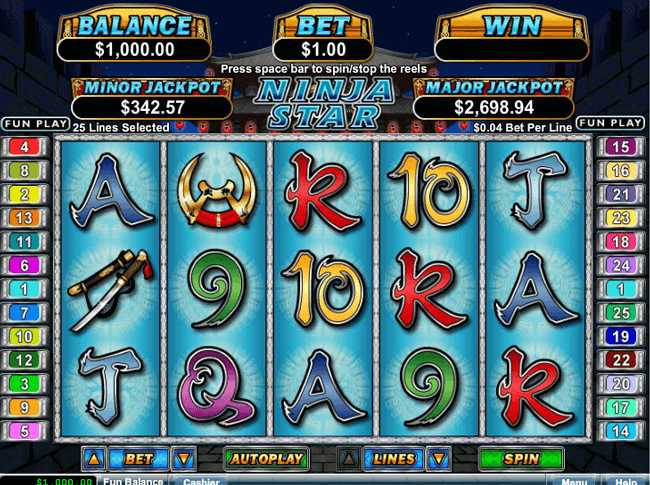This screenshot has height=485, width=650.
Task: Highlight payline 22 marker
Action: click(x=622, y=360)
